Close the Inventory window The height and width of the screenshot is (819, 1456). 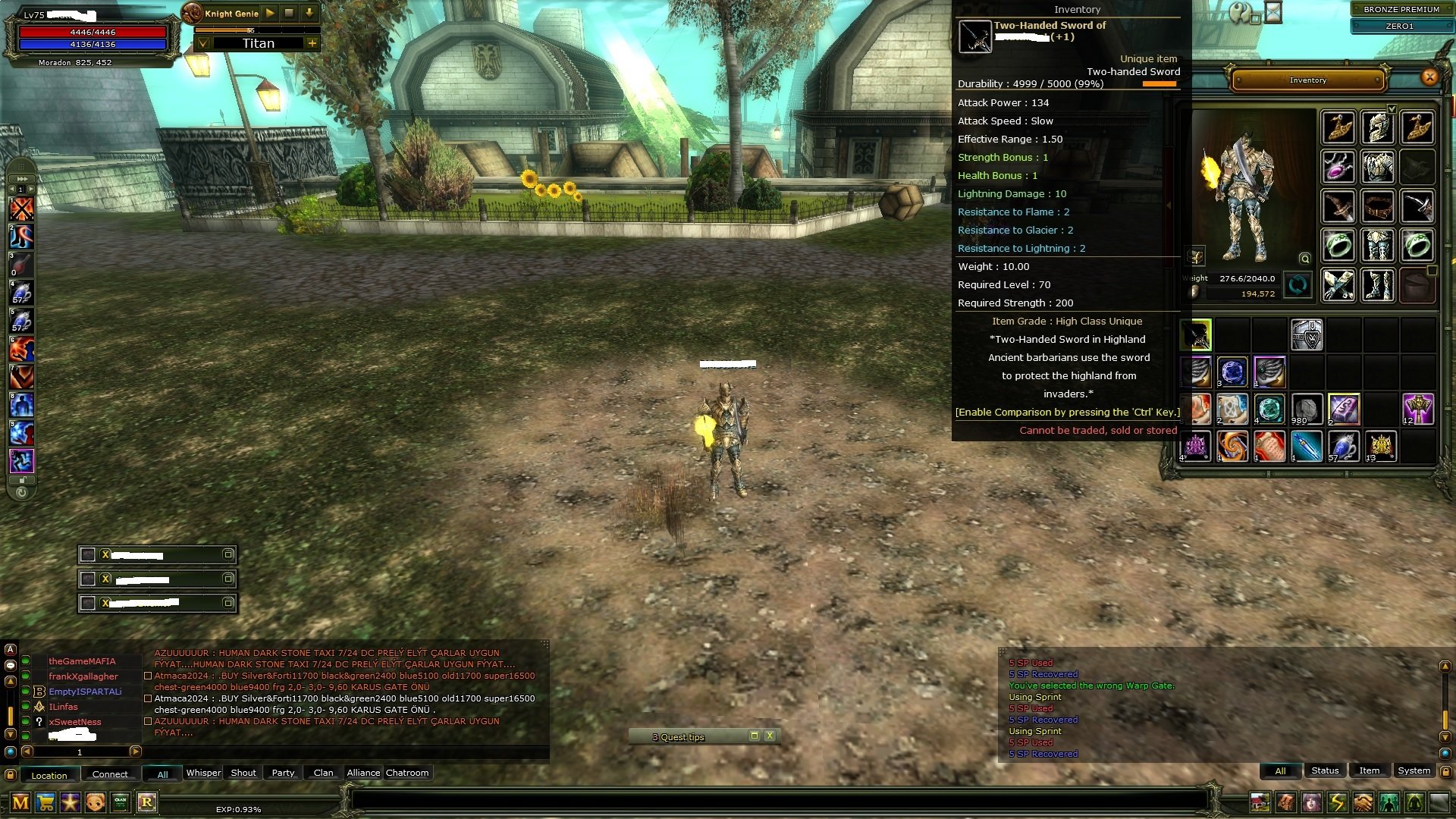pyautogui.click(x=1429, y=77)
